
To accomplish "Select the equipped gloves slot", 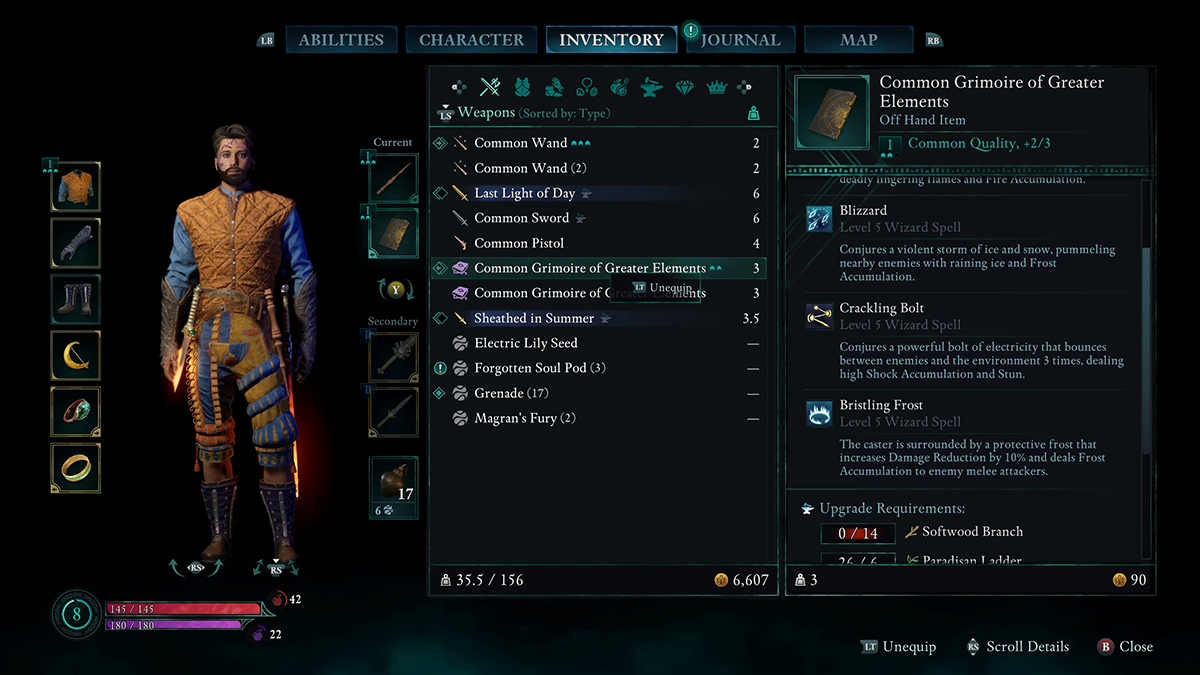I will point(76,243).
